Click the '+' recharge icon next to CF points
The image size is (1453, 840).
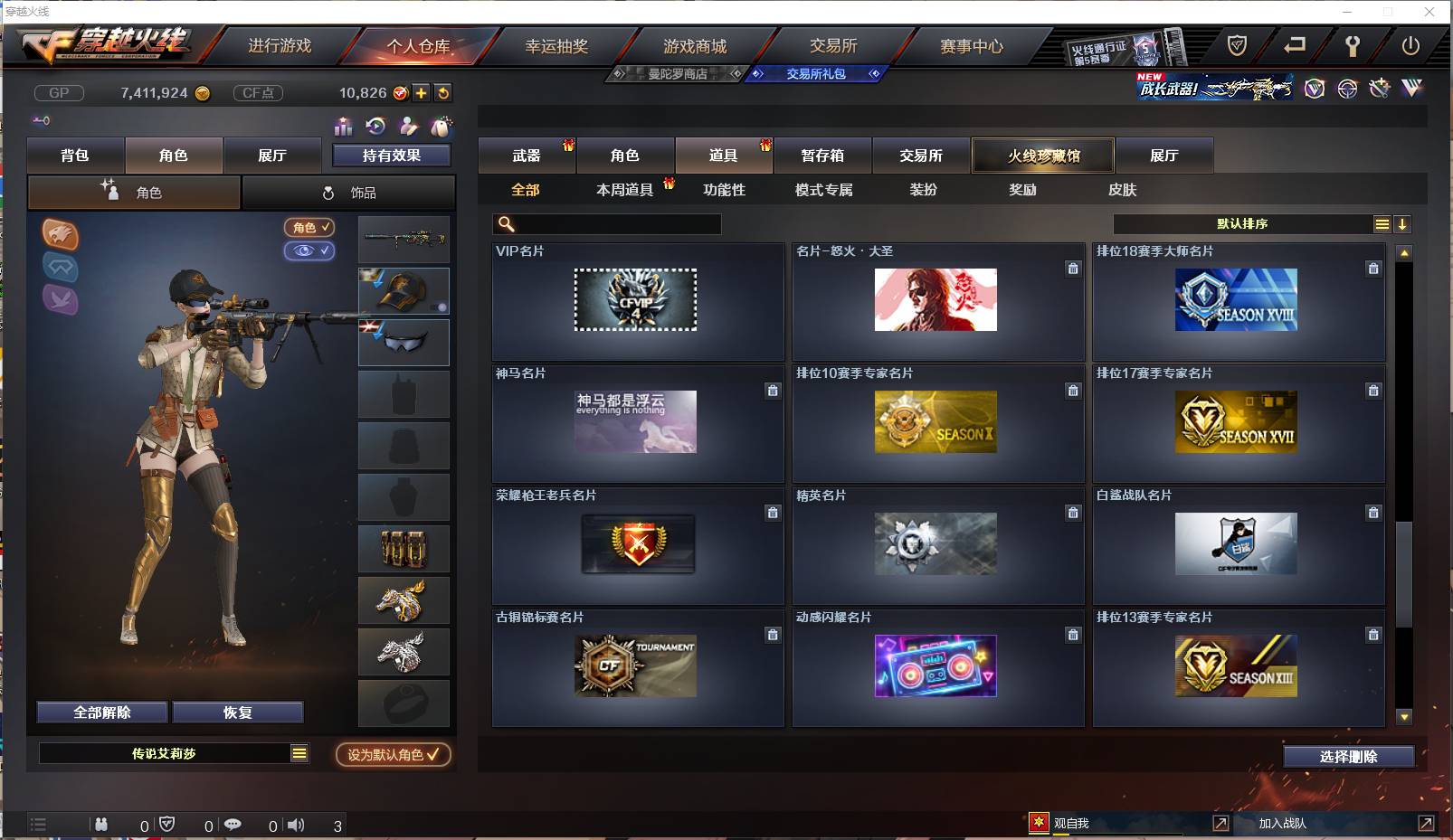click(x=422, y=92)
